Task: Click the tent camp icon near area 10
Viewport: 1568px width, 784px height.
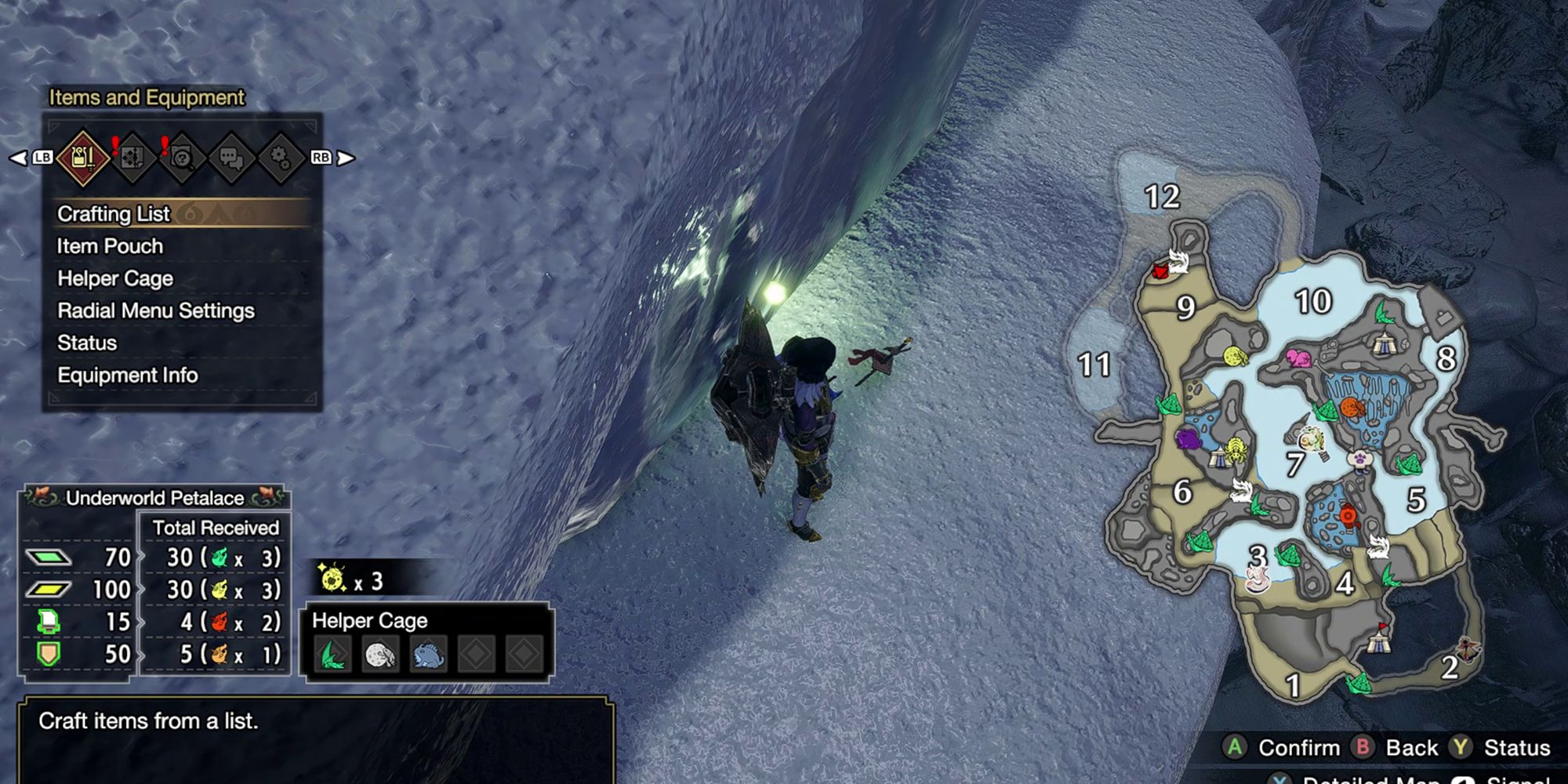Action: (x=1384, y=343)
